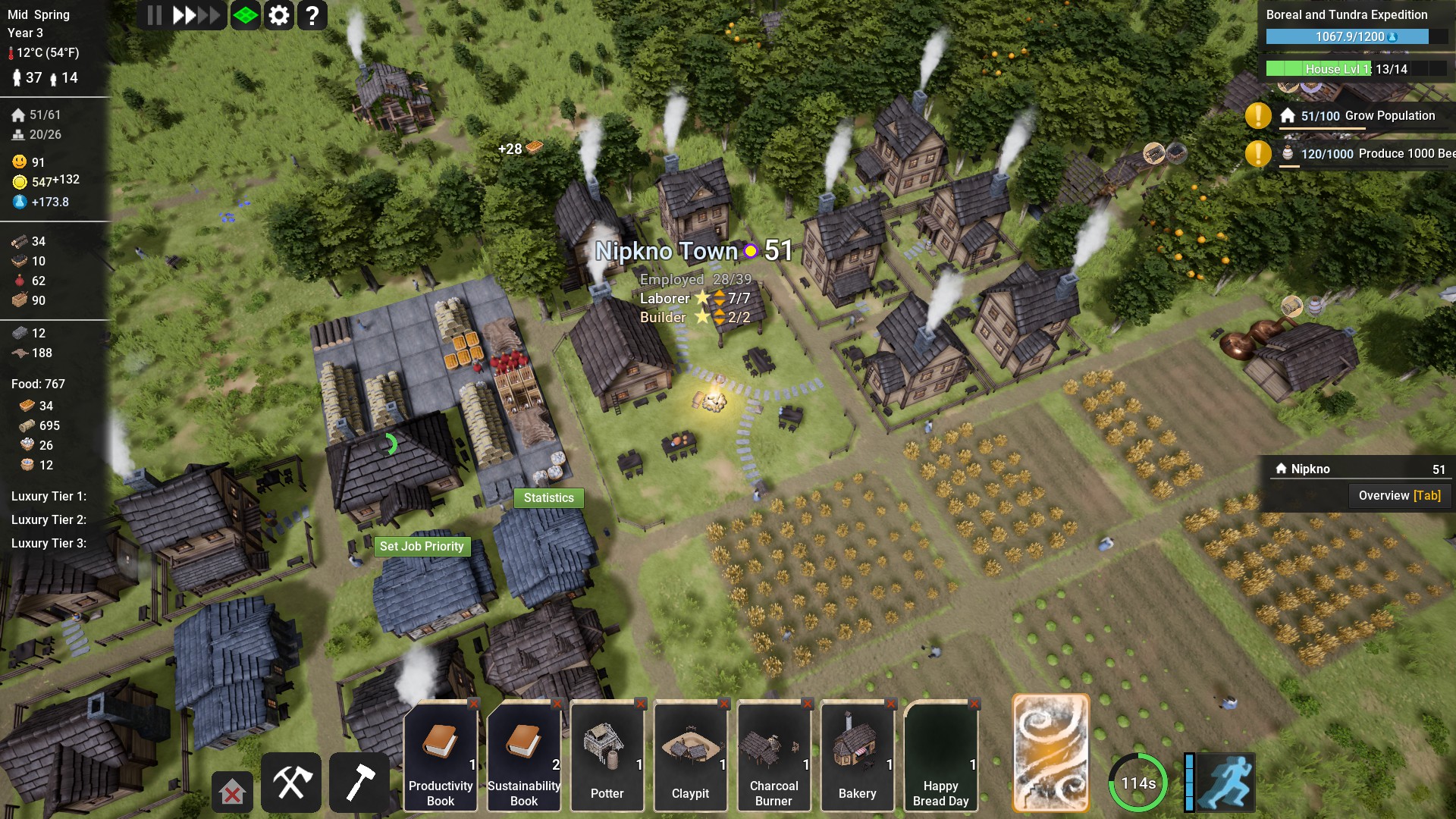The height and width of the screenshot is (819, 1456).
Task: Click Set Job Priority button
Action: tap(422, 547)
